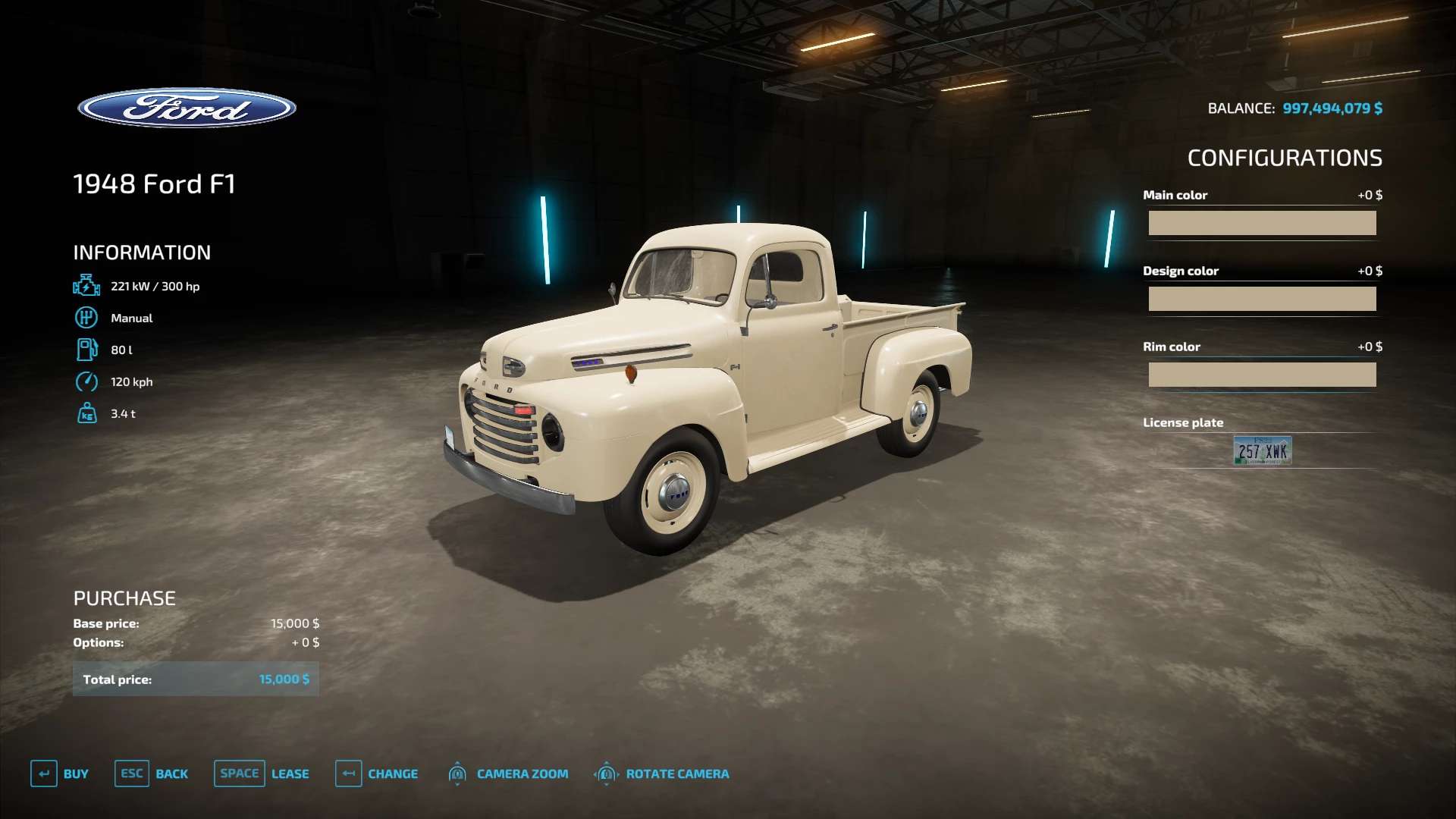The width and height of the screenshot is (1456, 819).
Task: Buy the 1948 Ford F1
Action: point(60,773)
